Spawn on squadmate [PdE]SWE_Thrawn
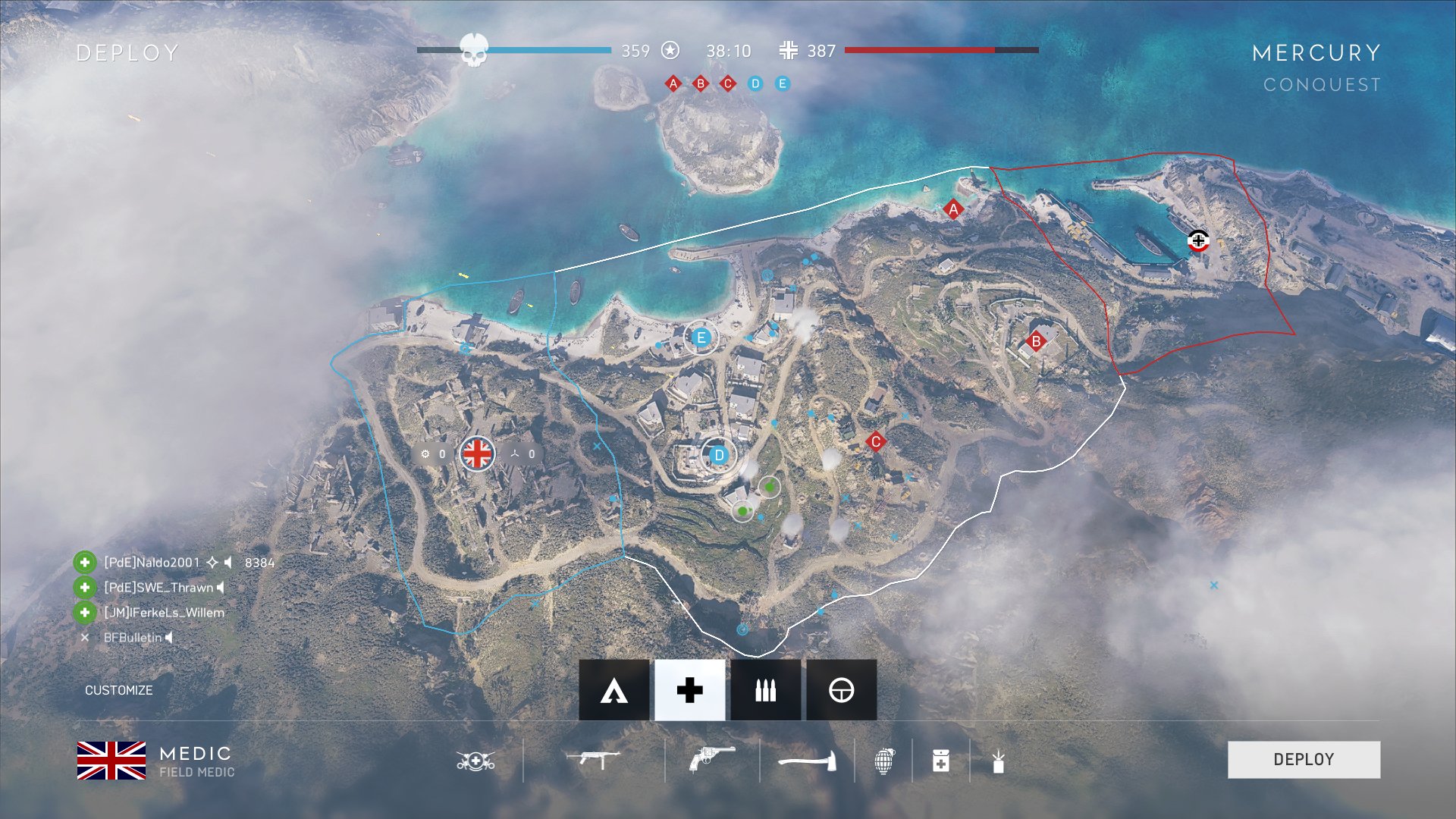 [x=158, y=587]
